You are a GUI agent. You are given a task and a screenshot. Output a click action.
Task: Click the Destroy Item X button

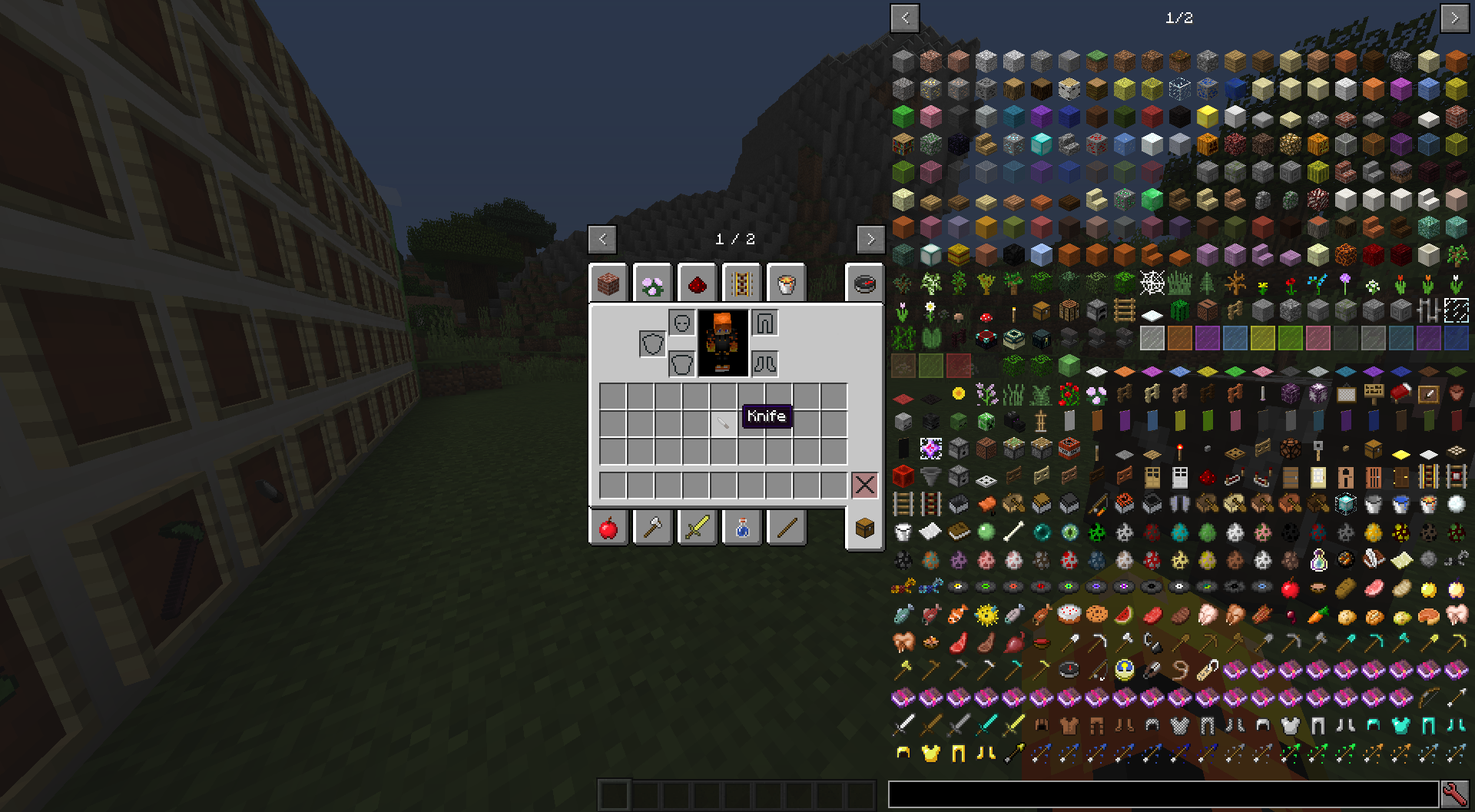tap(866, 483)
